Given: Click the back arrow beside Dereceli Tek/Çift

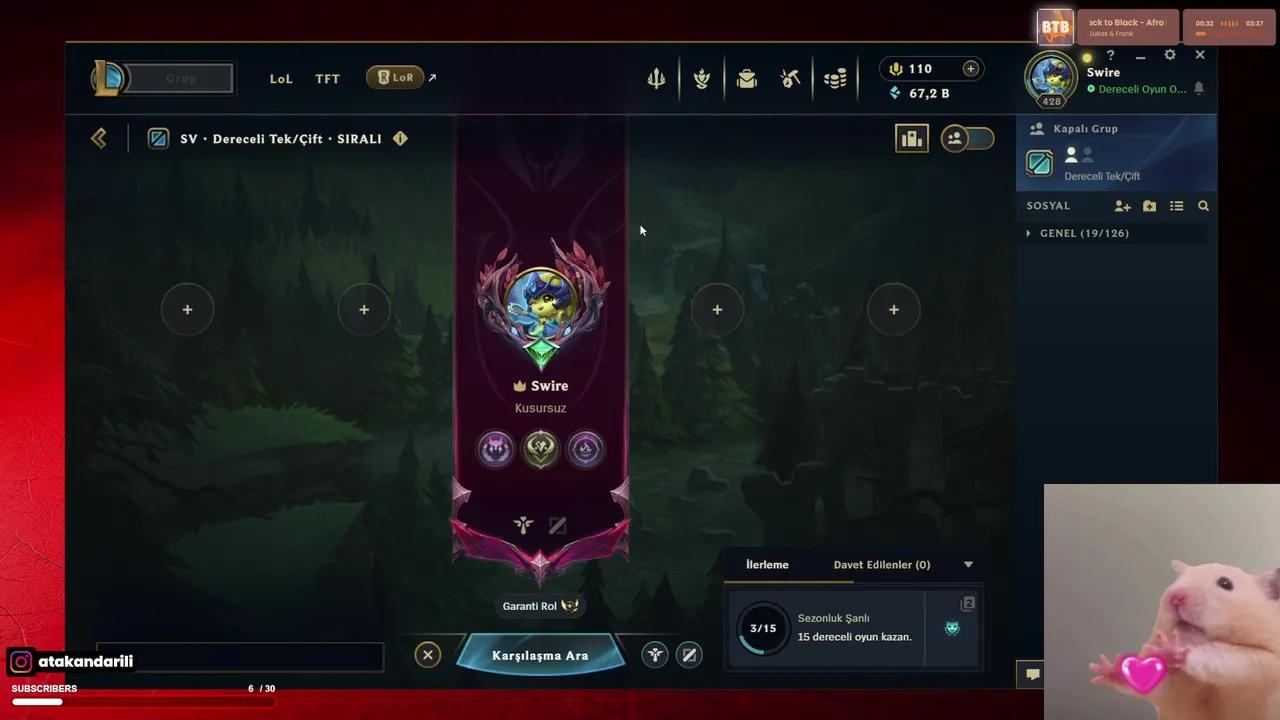Looking at the screenshot, I should [x=98, y=138].
